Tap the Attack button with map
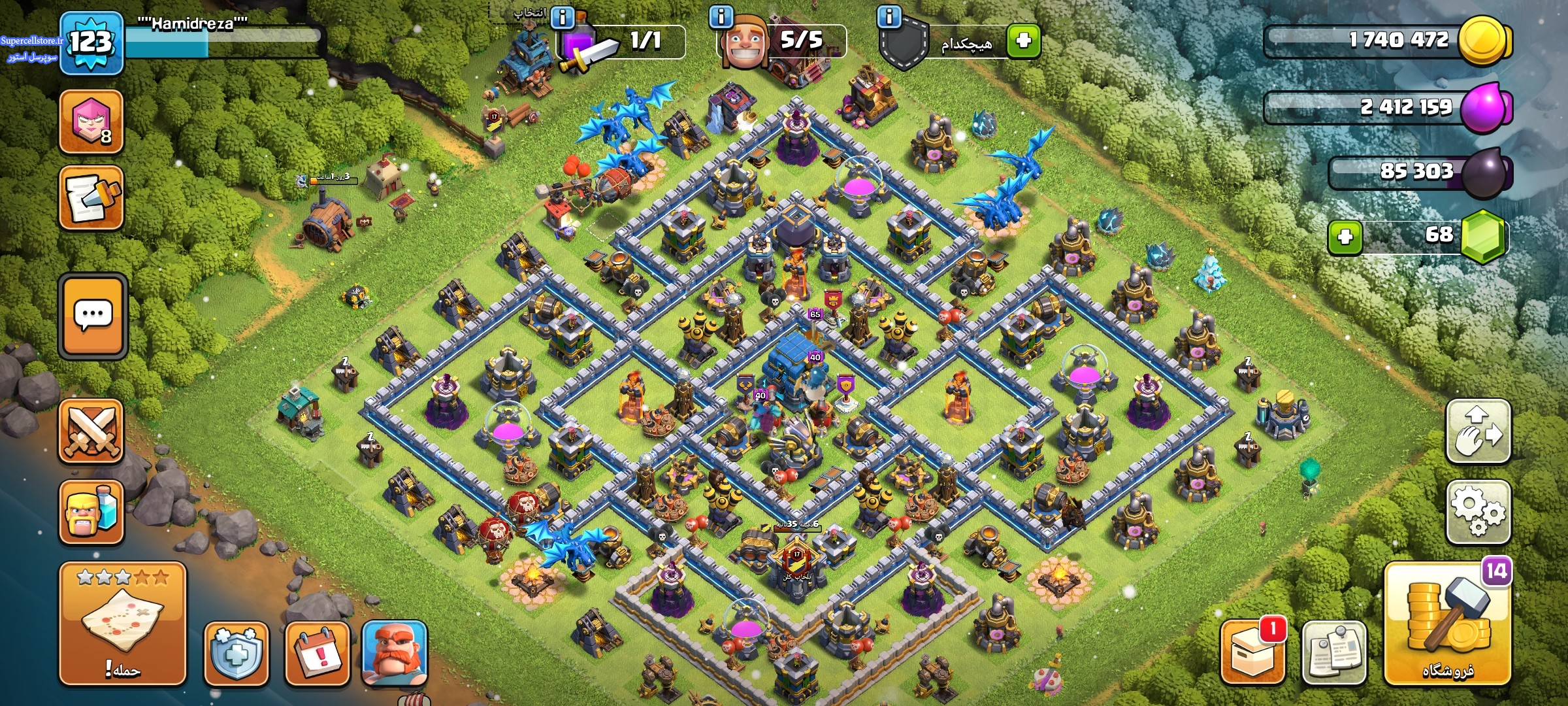 click(123, 624)
